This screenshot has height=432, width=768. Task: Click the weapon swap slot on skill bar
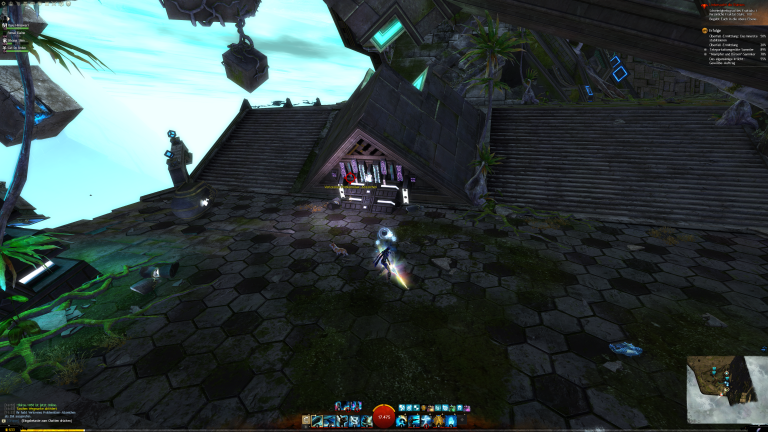tap(304, 421)
